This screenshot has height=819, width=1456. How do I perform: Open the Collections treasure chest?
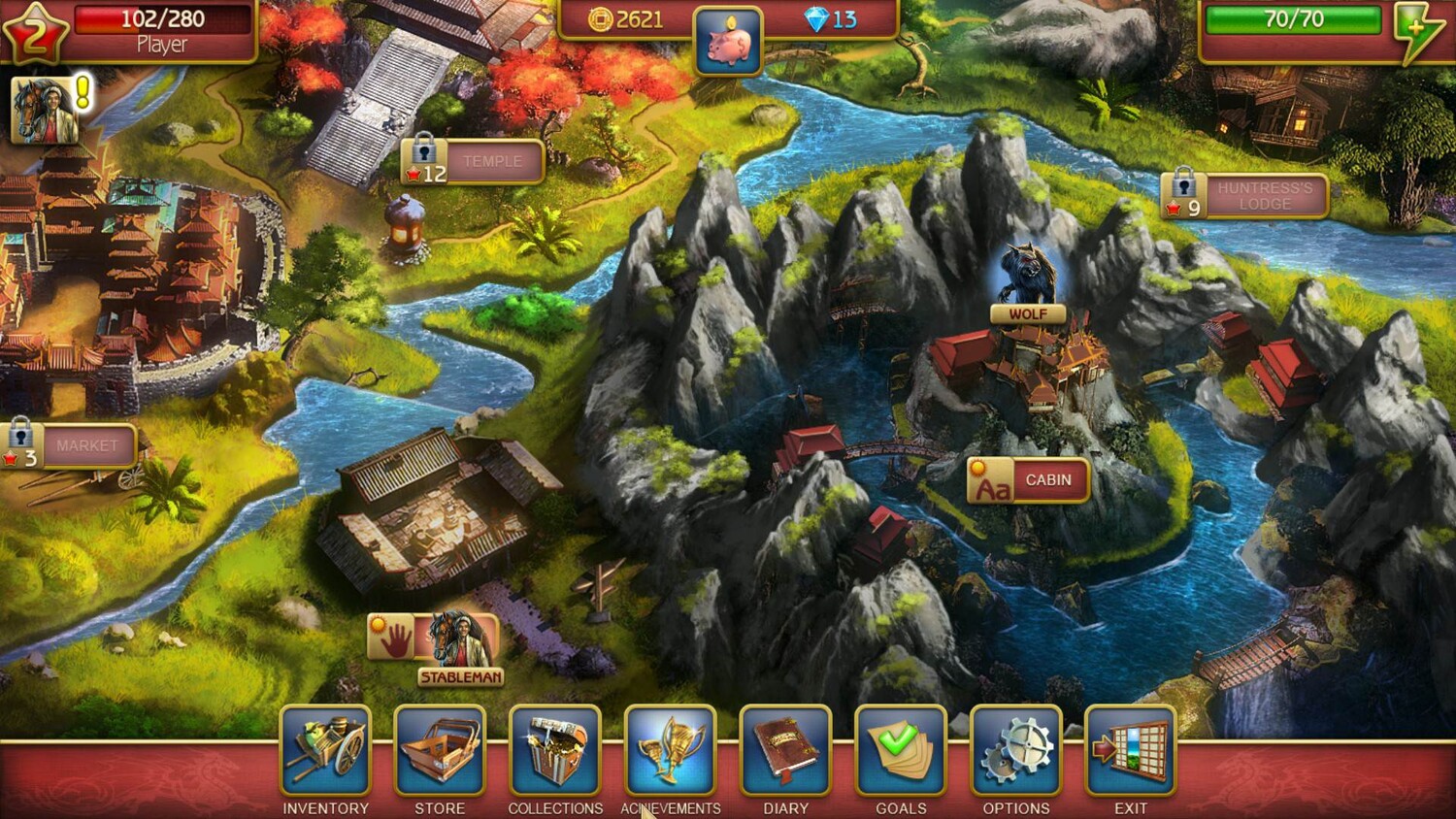click(x=555, y=751)
